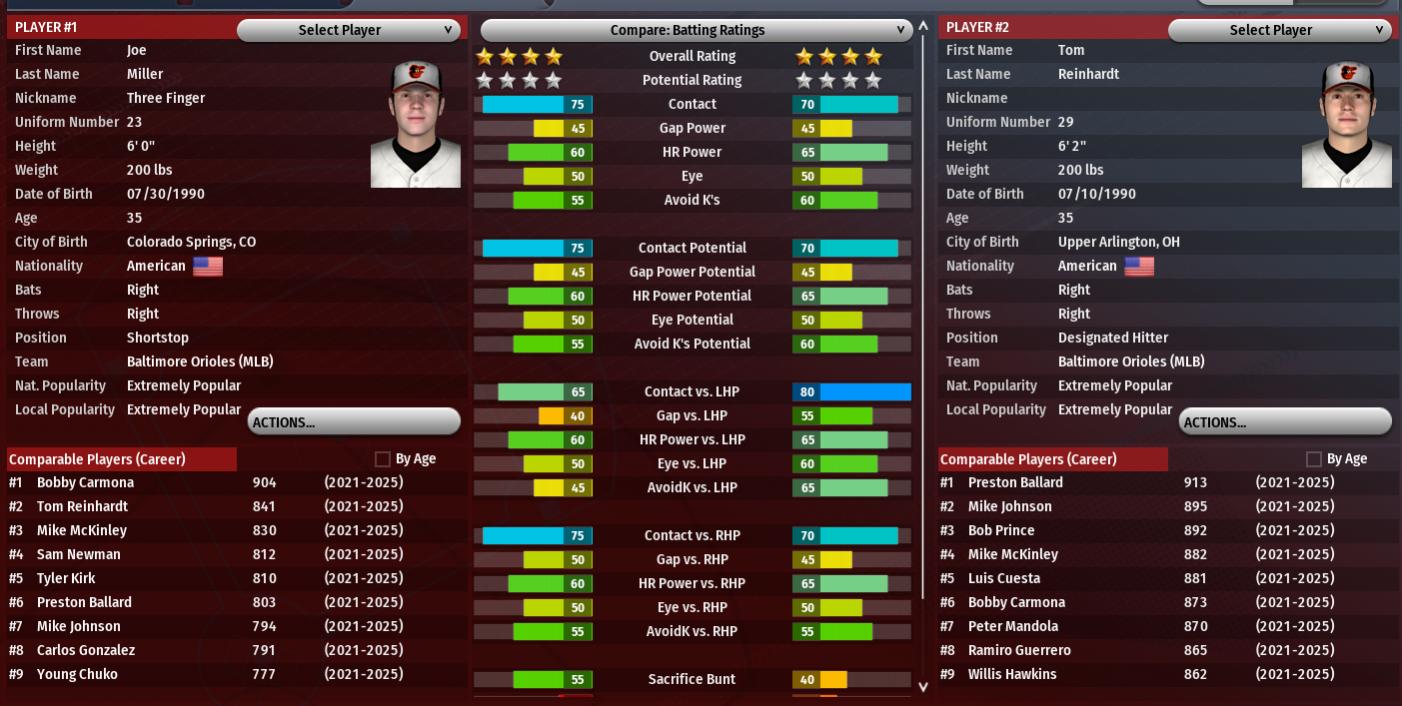This screenshot has height=706, width=1402.
Task: Toggle By Age checkbox for Player #1
Action: coord(383,459)
